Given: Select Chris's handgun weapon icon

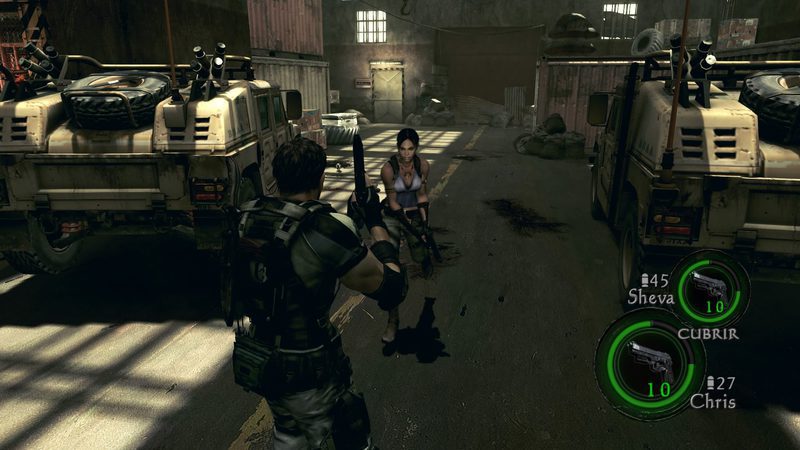Looking at the screenshot, I should [648, 358].
